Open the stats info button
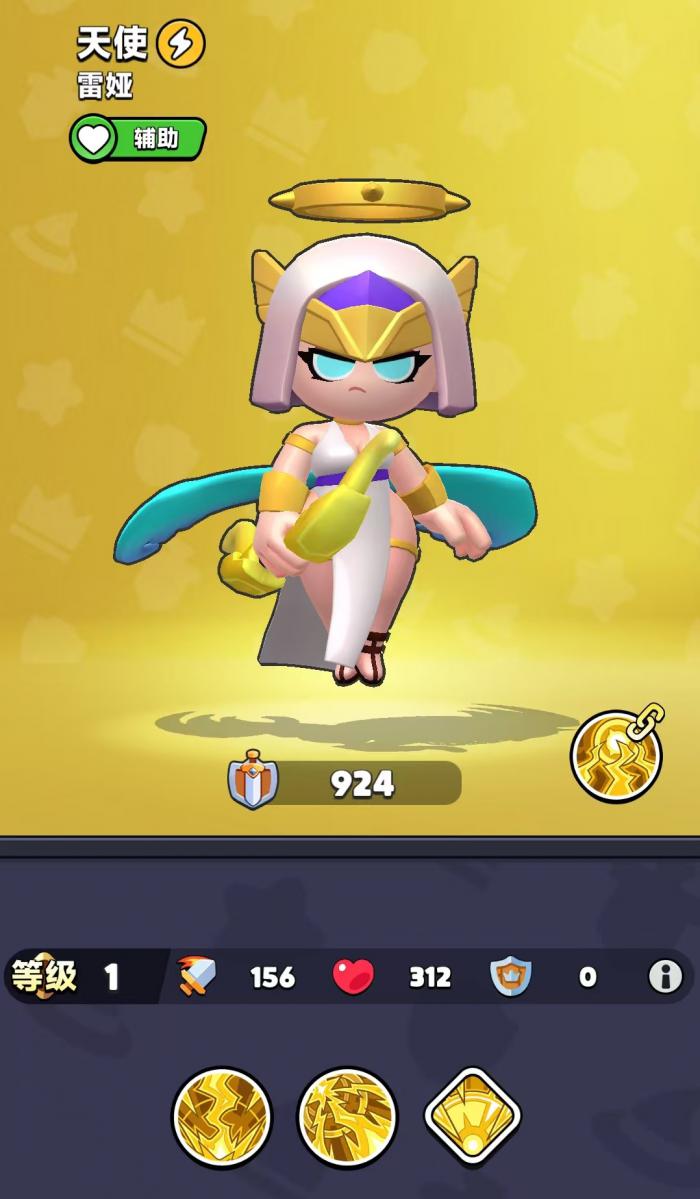 click(665, 976)
